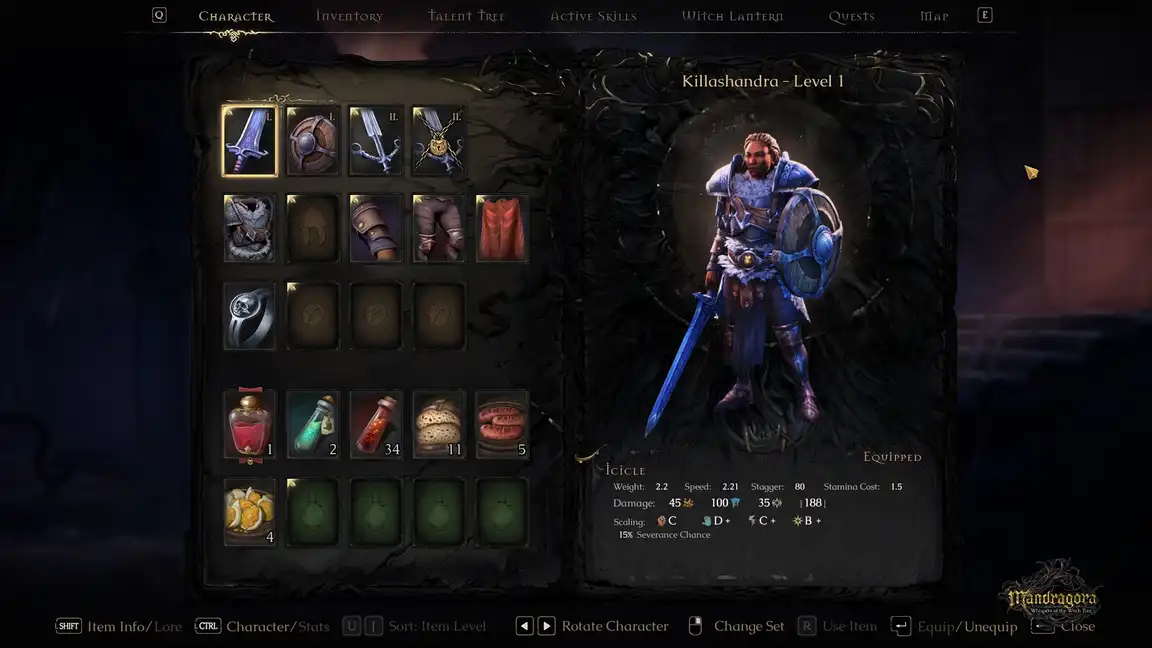Viewport: 1152px width, 648px height.
Task: Show the Witch Lantern tab
Action: (x=732, y=16)
